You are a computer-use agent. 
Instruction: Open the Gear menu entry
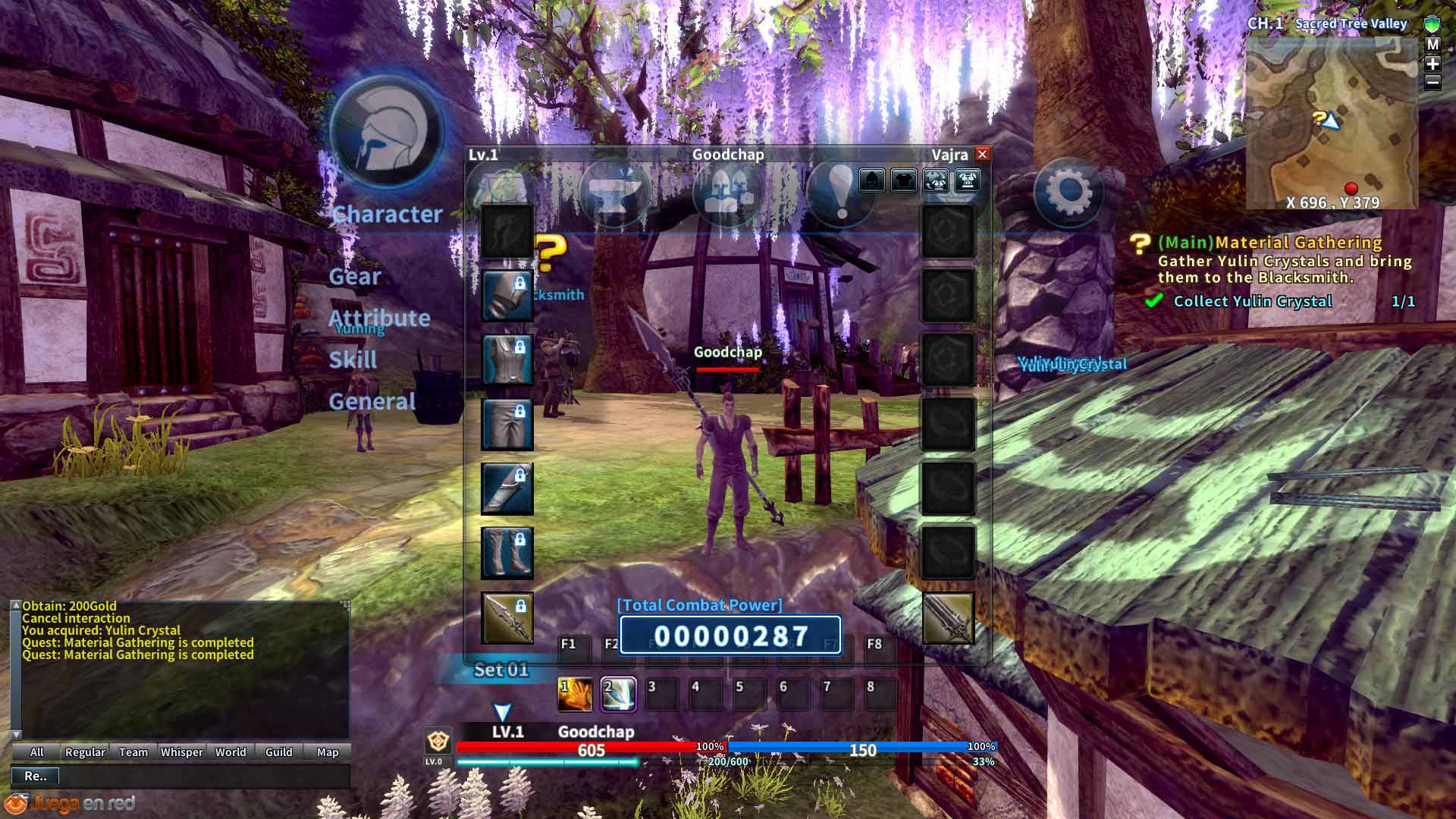355,277
